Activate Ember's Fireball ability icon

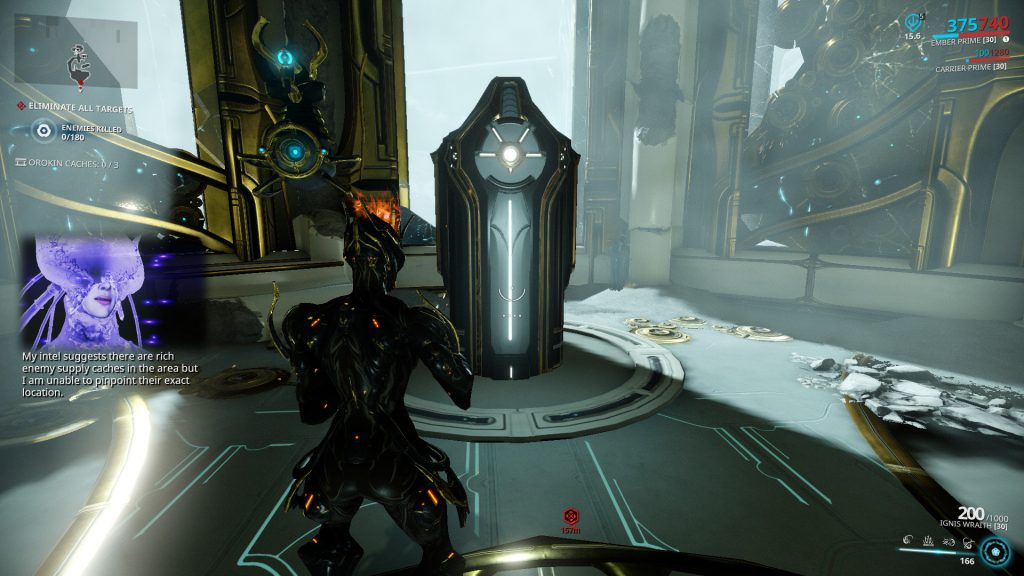pyautogui.click(x=906, y=541)
